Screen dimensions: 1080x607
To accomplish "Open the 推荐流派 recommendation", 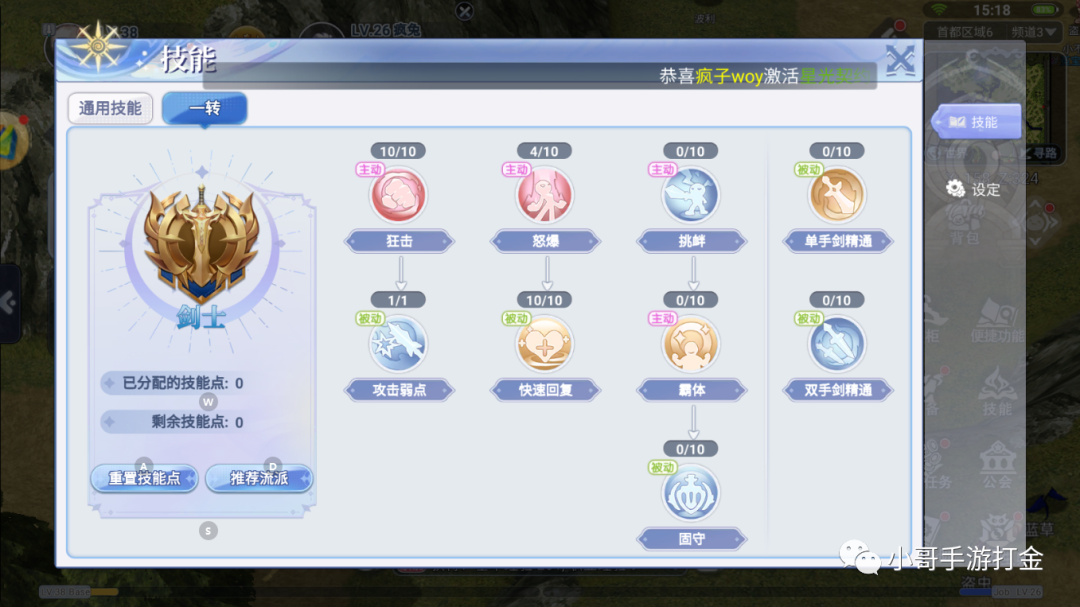I will 259,478.
